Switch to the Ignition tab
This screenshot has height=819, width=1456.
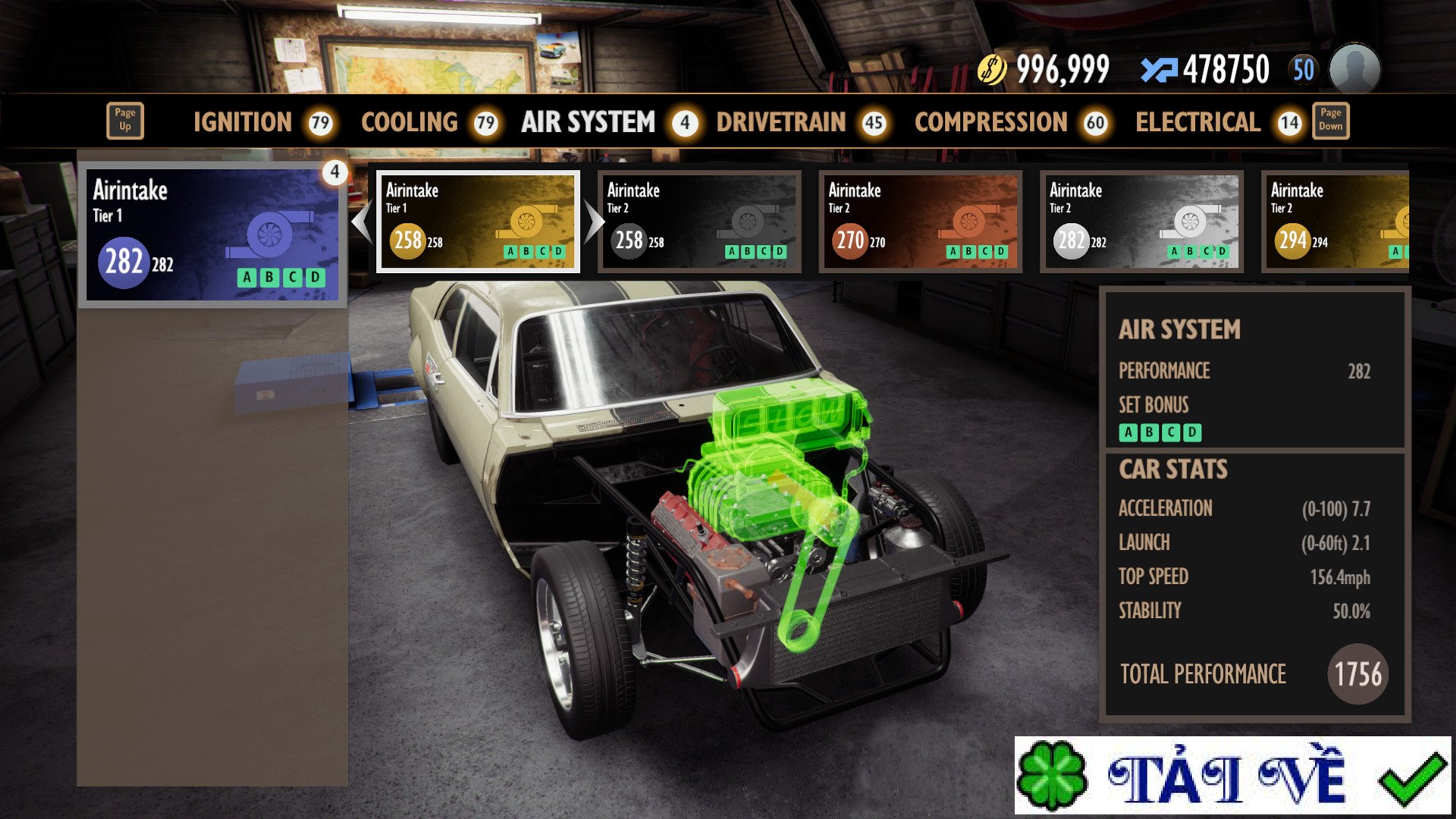click(x=243, y=122)
